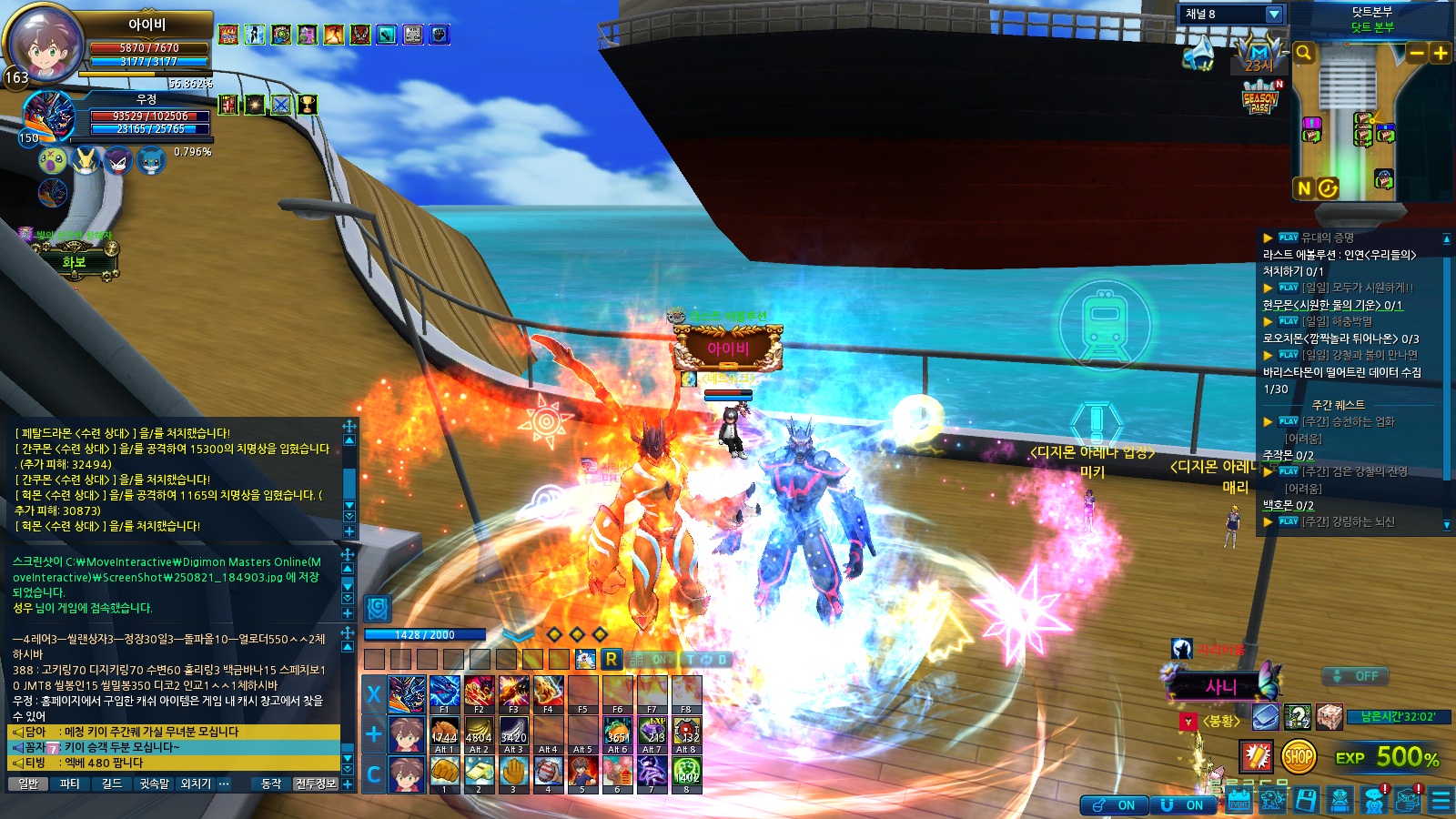Click the floppy disk save menu icon

point(1306,801)
